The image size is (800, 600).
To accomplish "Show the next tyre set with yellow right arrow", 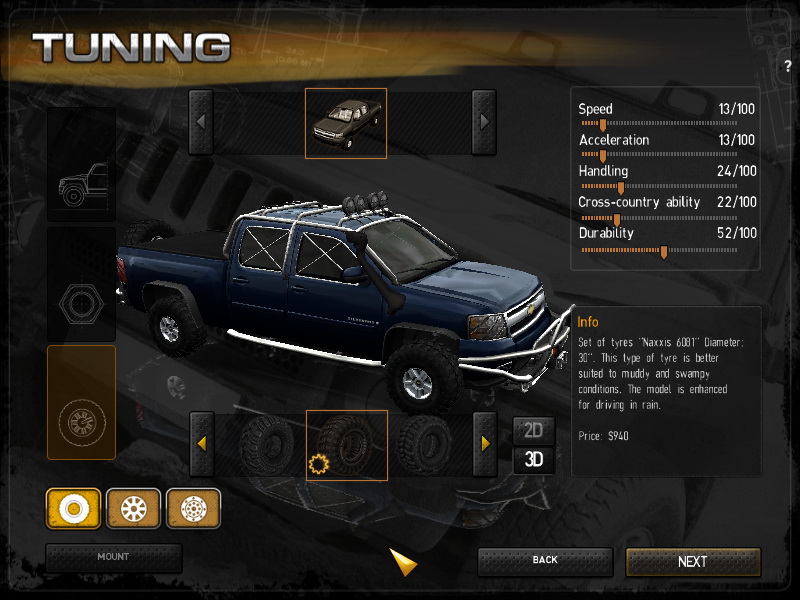I will pos(485,443).
